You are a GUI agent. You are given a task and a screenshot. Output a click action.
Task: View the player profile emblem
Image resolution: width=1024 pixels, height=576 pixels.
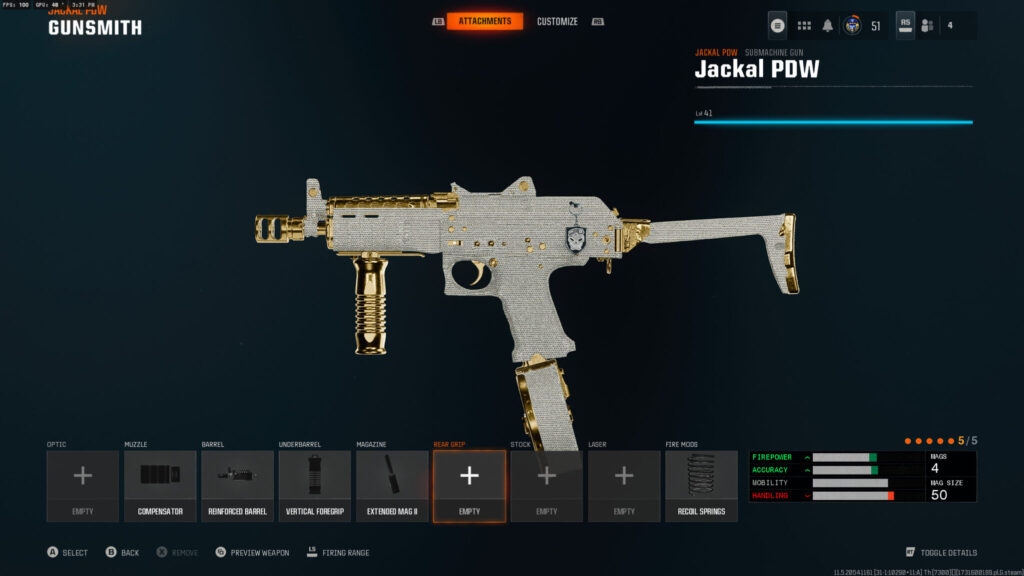coord(853,26)
